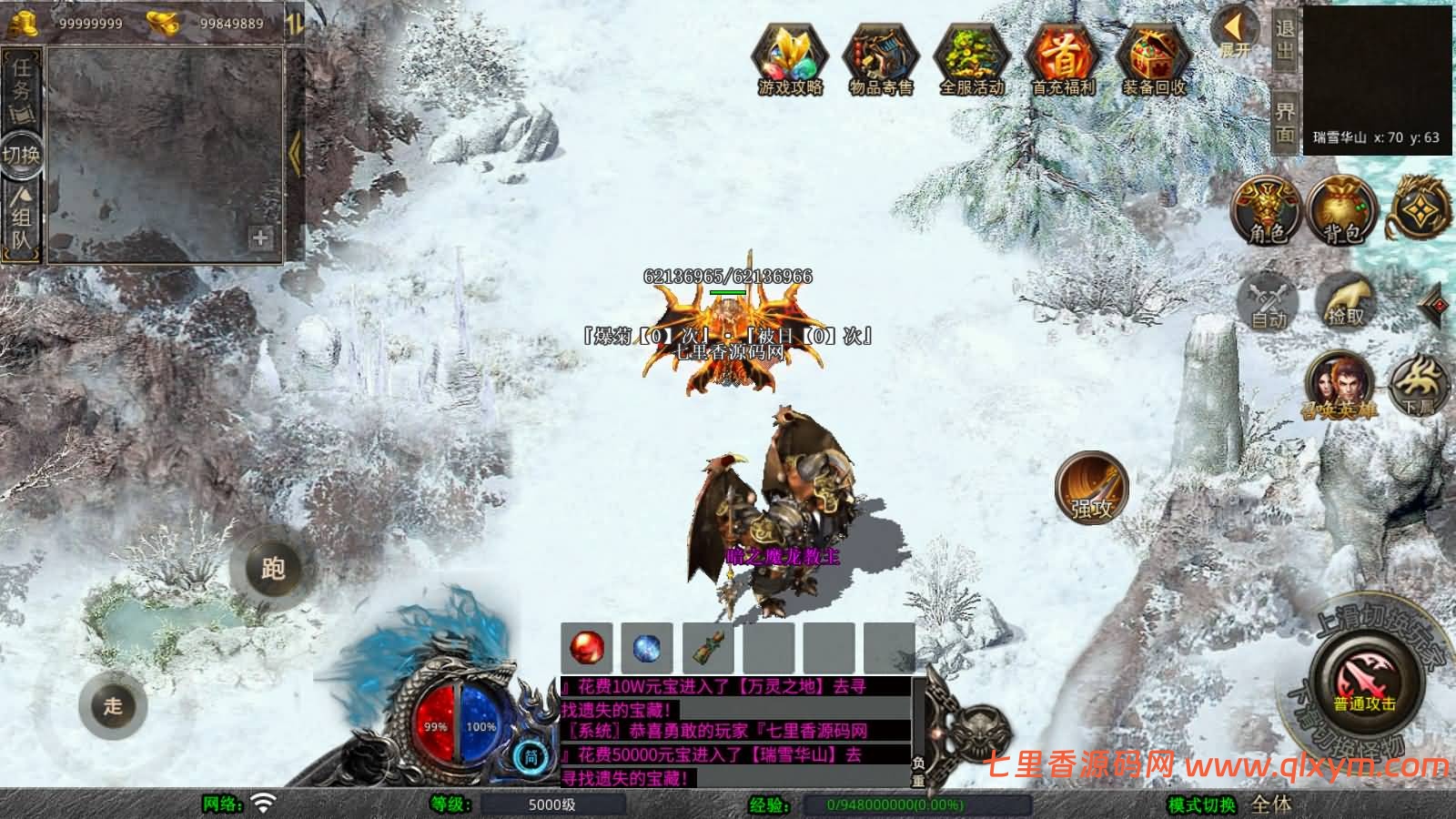Viewport: 1456px width, 819px height.
Task: Select the red potion hotbar slot
Action: click(587, 648)
